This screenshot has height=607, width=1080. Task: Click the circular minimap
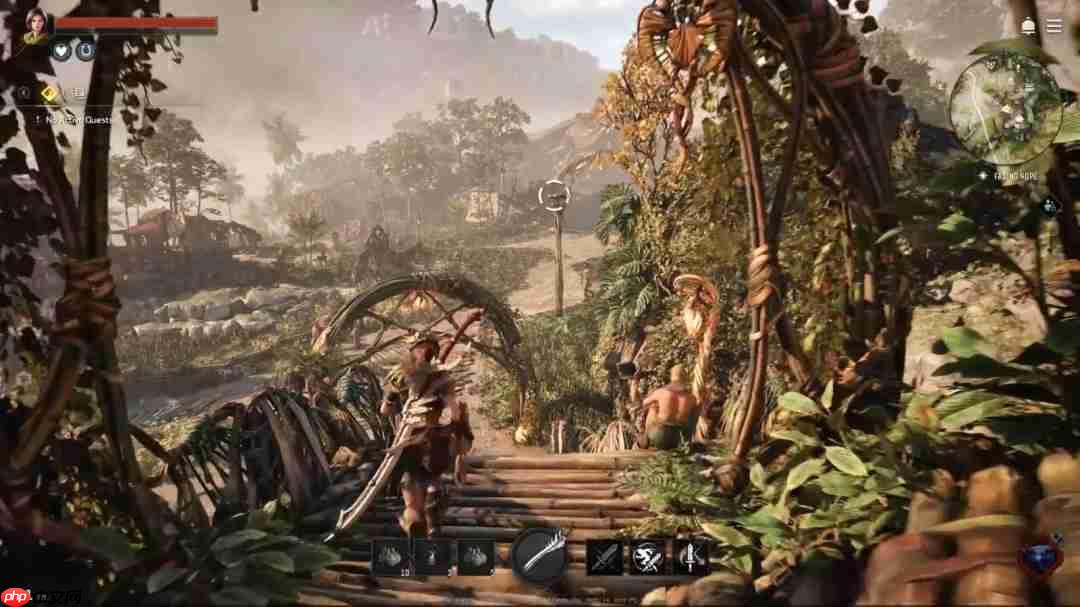(x=1005, y=108)
